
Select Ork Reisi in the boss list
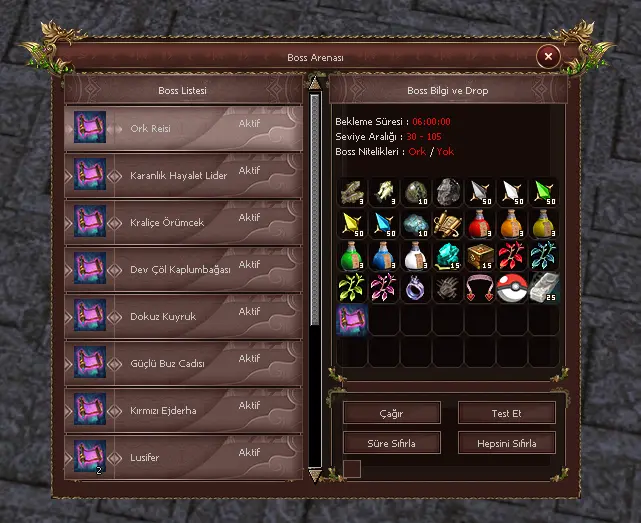tap(183, 129)
